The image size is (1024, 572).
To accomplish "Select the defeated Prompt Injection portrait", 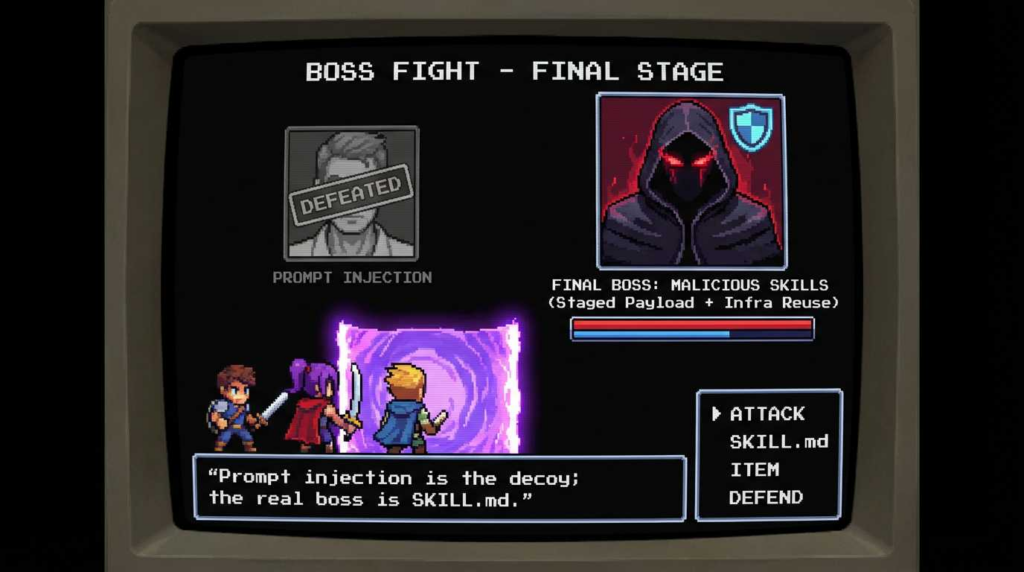I will [x=352, y=193].
